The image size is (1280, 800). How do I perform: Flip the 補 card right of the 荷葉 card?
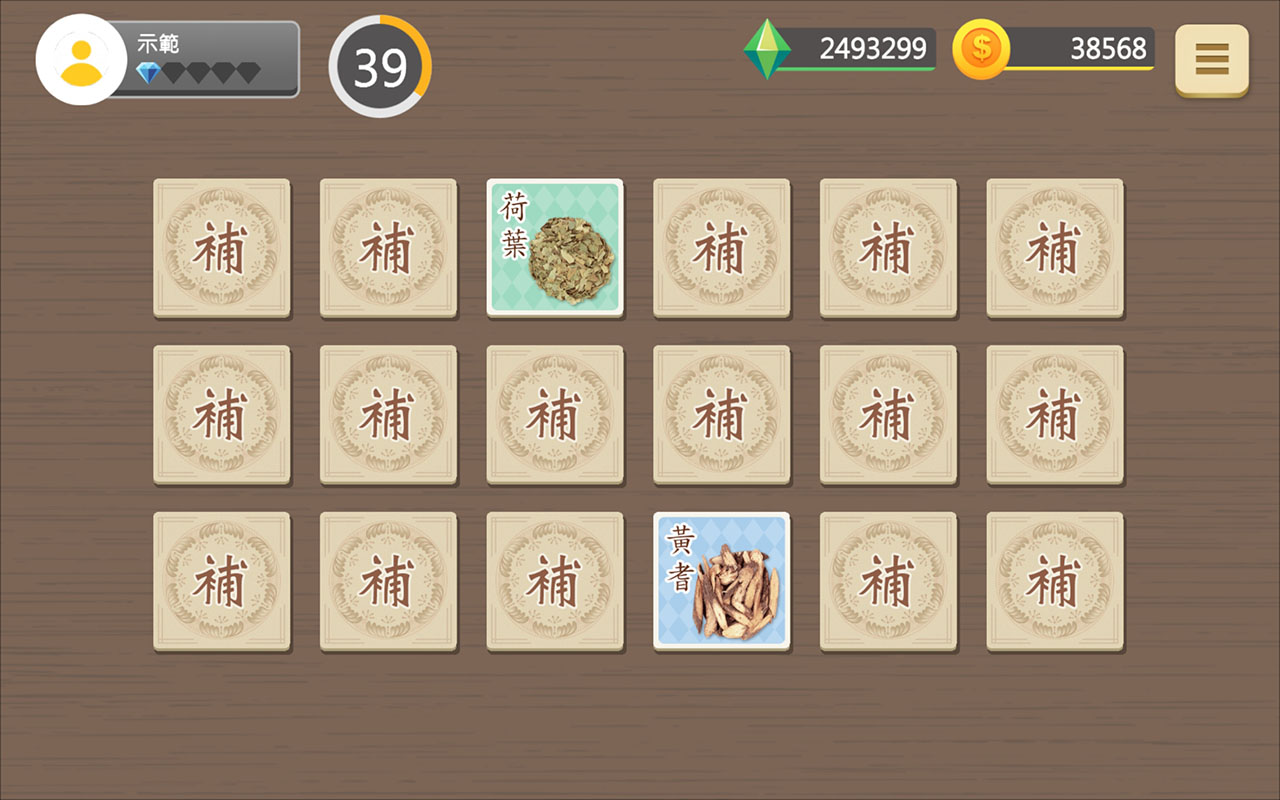pos(721,249)
